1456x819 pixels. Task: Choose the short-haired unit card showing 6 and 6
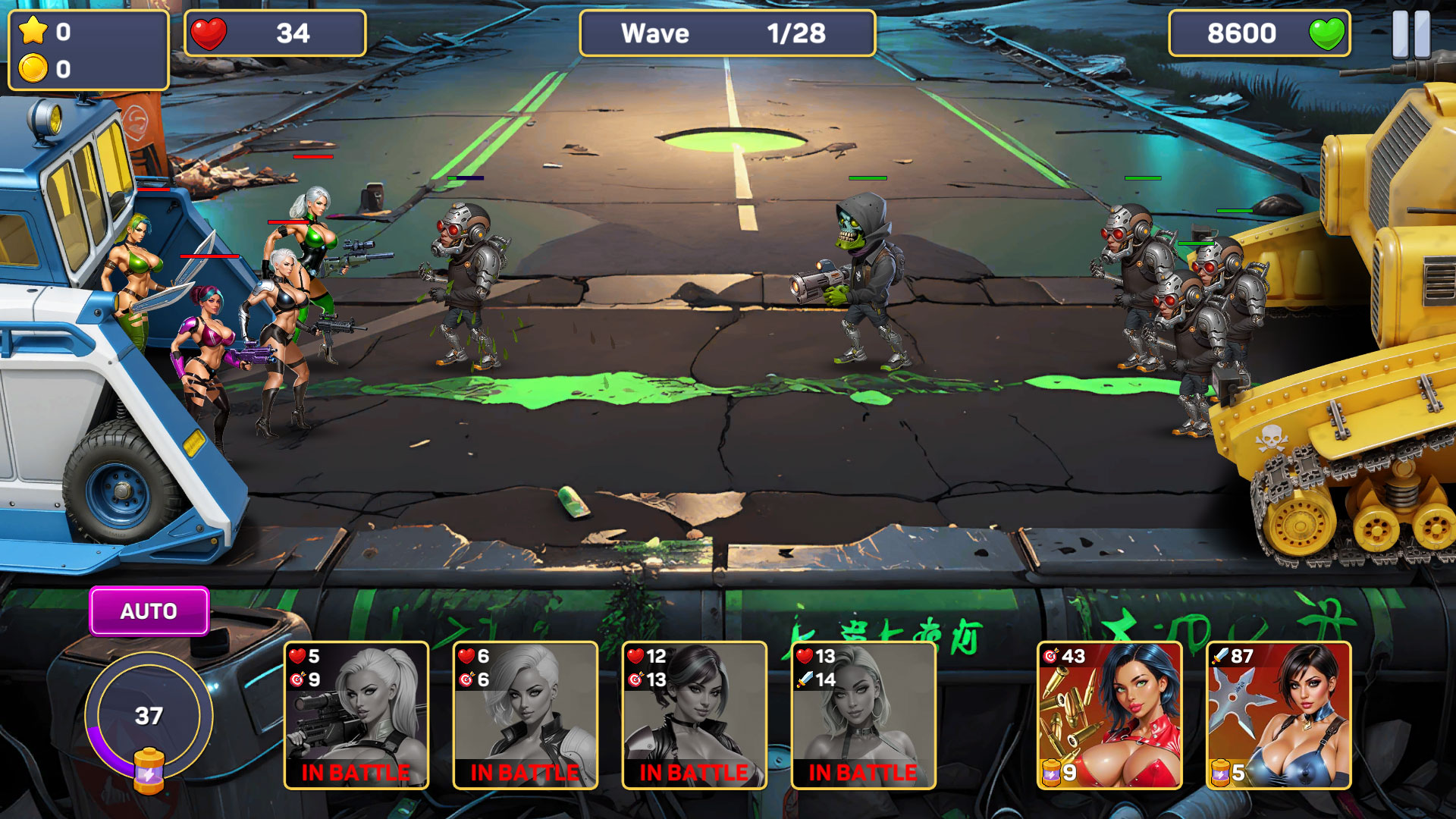[526, 715]
